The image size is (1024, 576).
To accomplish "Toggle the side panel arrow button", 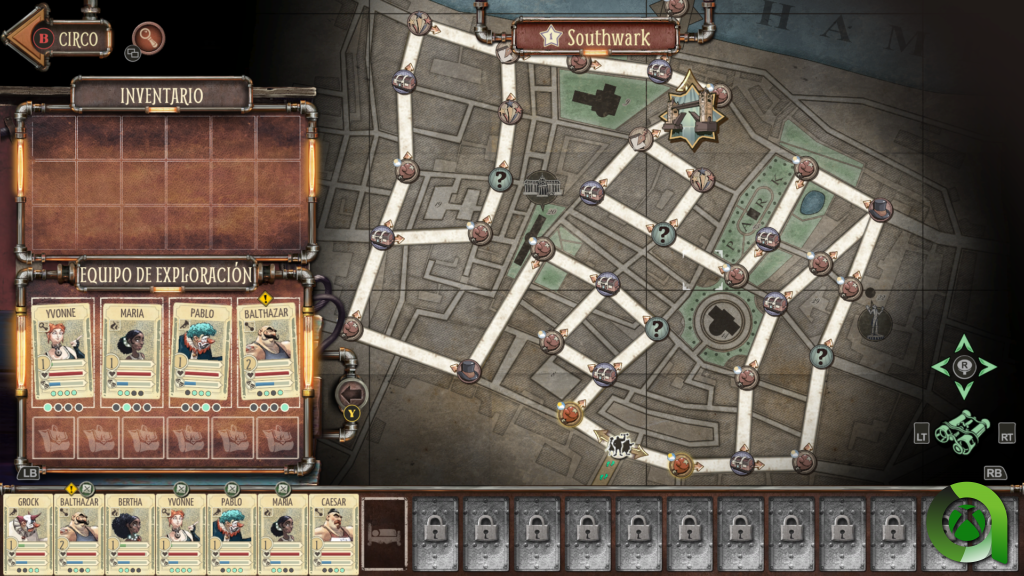I will tap(353, 395).
